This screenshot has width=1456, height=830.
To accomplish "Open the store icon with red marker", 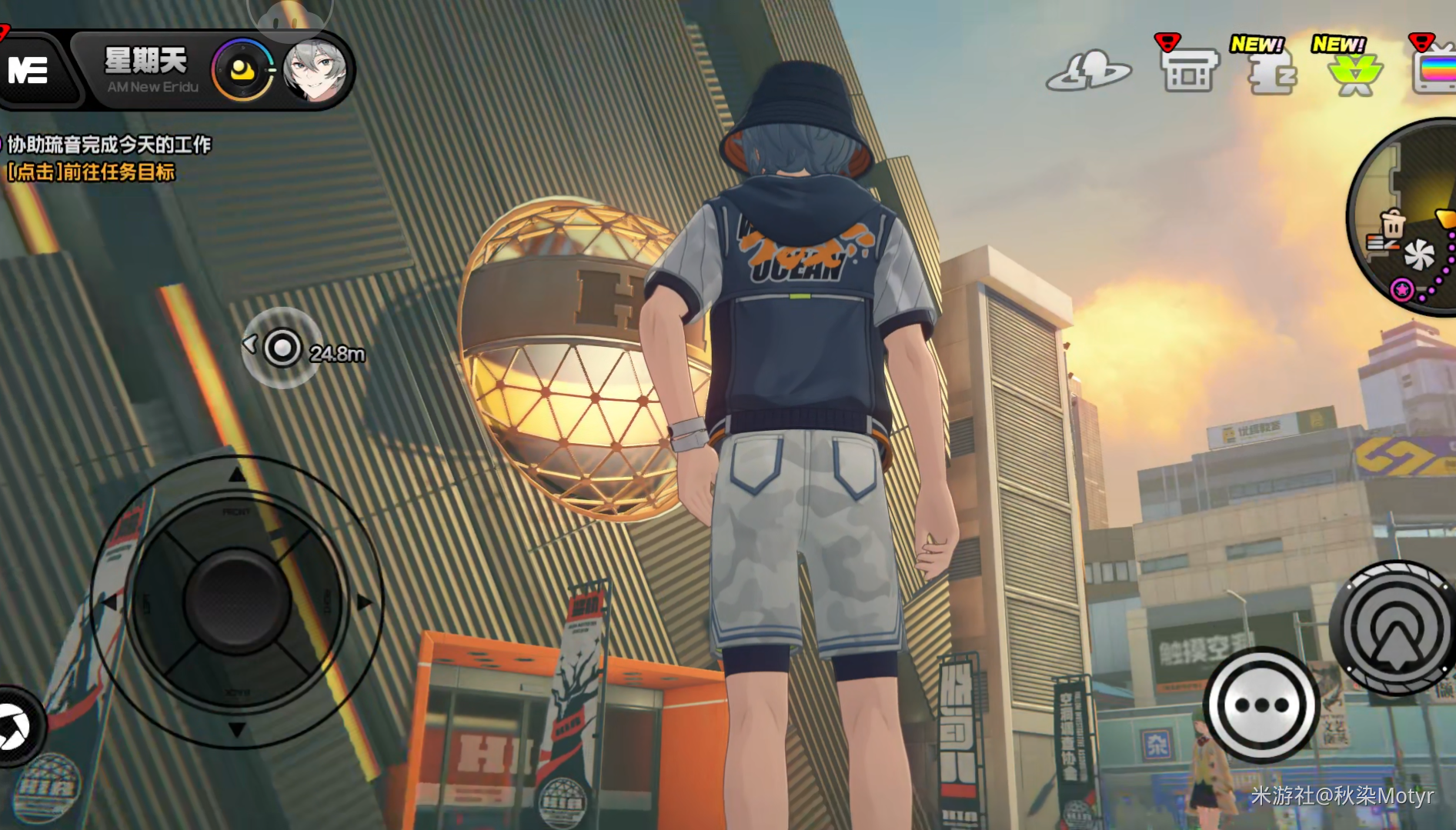I will point(1188,71).
